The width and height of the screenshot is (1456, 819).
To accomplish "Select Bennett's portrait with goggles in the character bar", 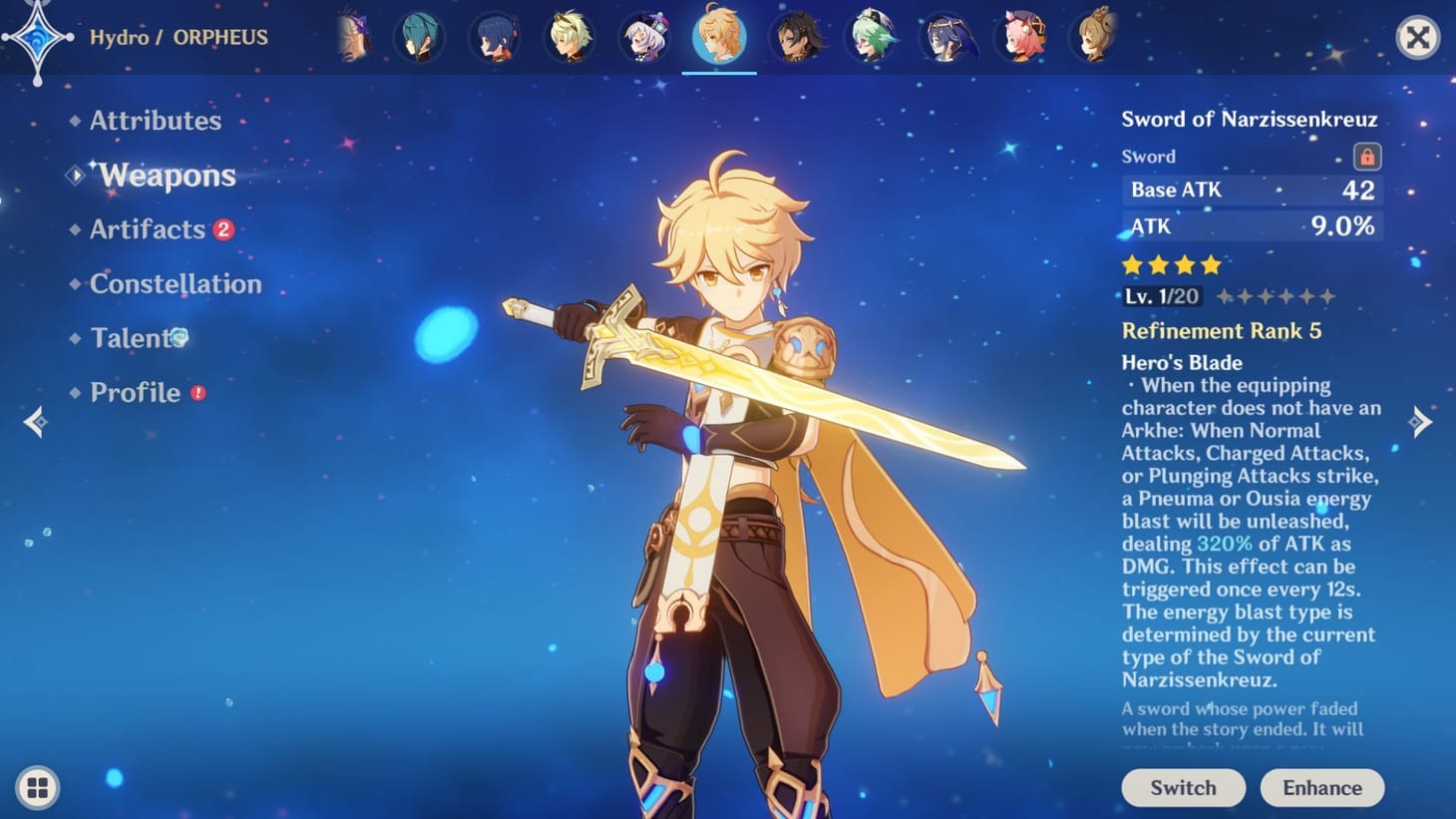I will click(x=569, y=38).
